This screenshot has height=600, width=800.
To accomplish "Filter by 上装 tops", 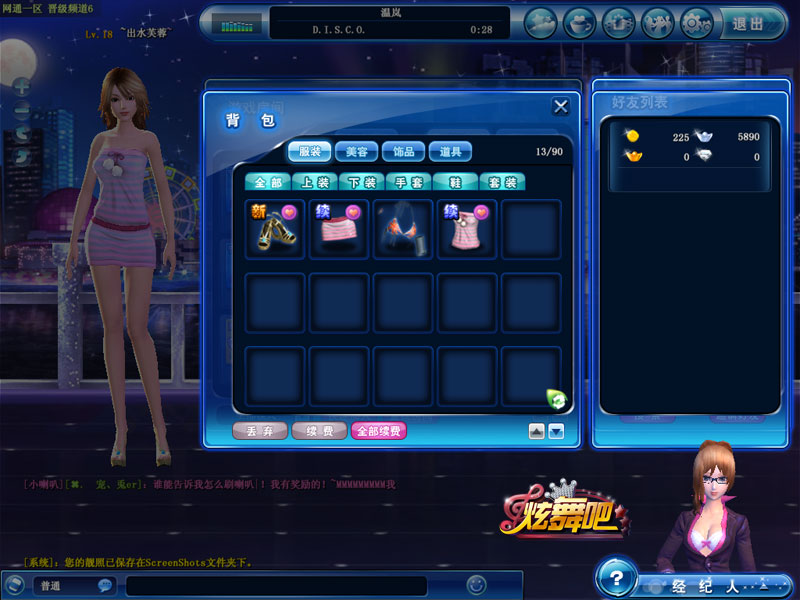I will pyautogui.click(x=315, y=182).
